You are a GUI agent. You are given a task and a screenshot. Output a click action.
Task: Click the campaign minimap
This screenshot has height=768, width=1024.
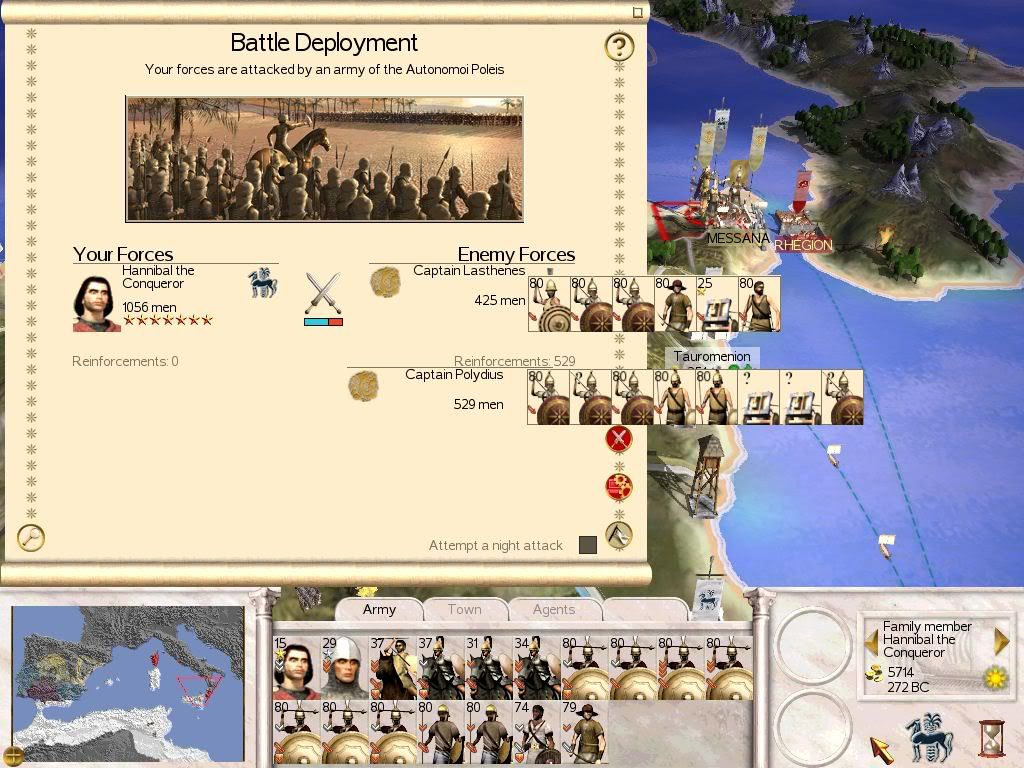[128, 683]
